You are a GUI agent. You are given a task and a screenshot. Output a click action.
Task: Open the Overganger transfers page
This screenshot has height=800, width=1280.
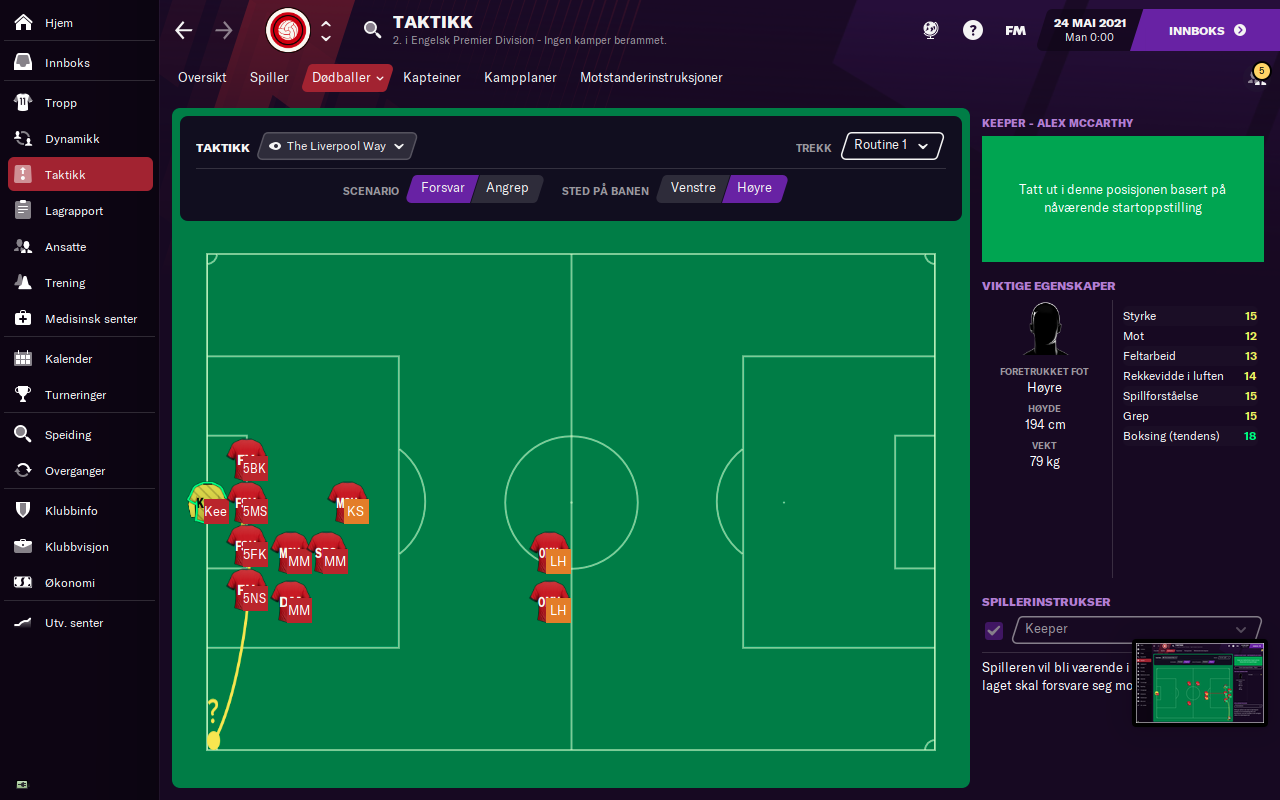pos(75,471)
